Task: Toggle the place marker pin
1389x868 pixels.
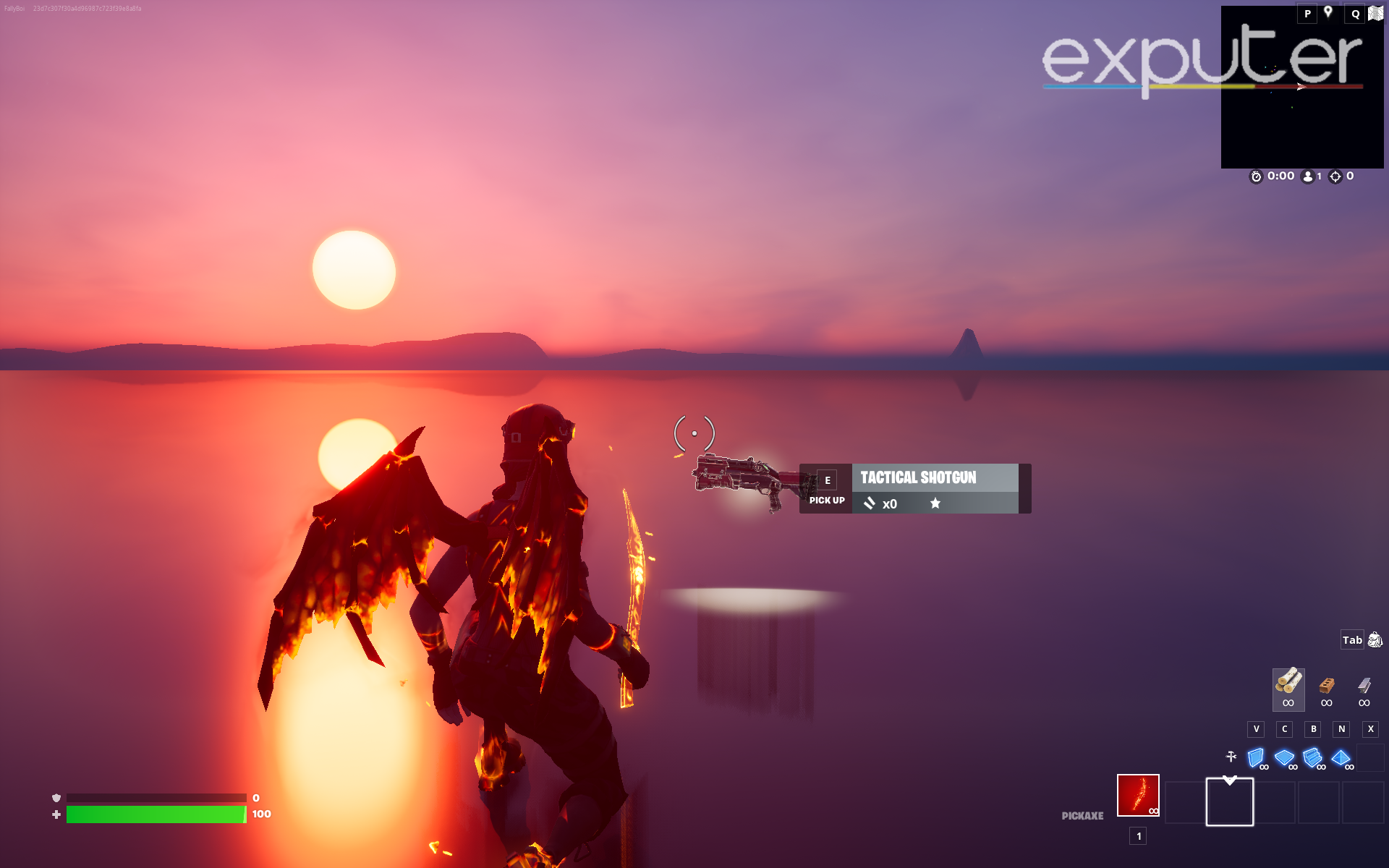Action: (x=1329, y=12)
